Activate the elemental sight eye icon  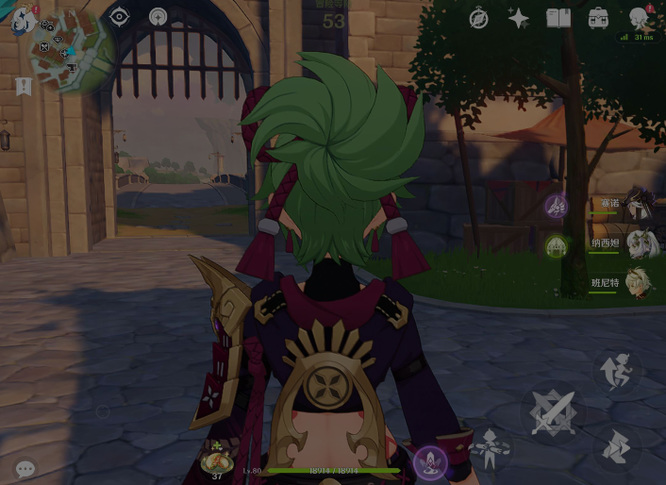(x=119, y=17)
